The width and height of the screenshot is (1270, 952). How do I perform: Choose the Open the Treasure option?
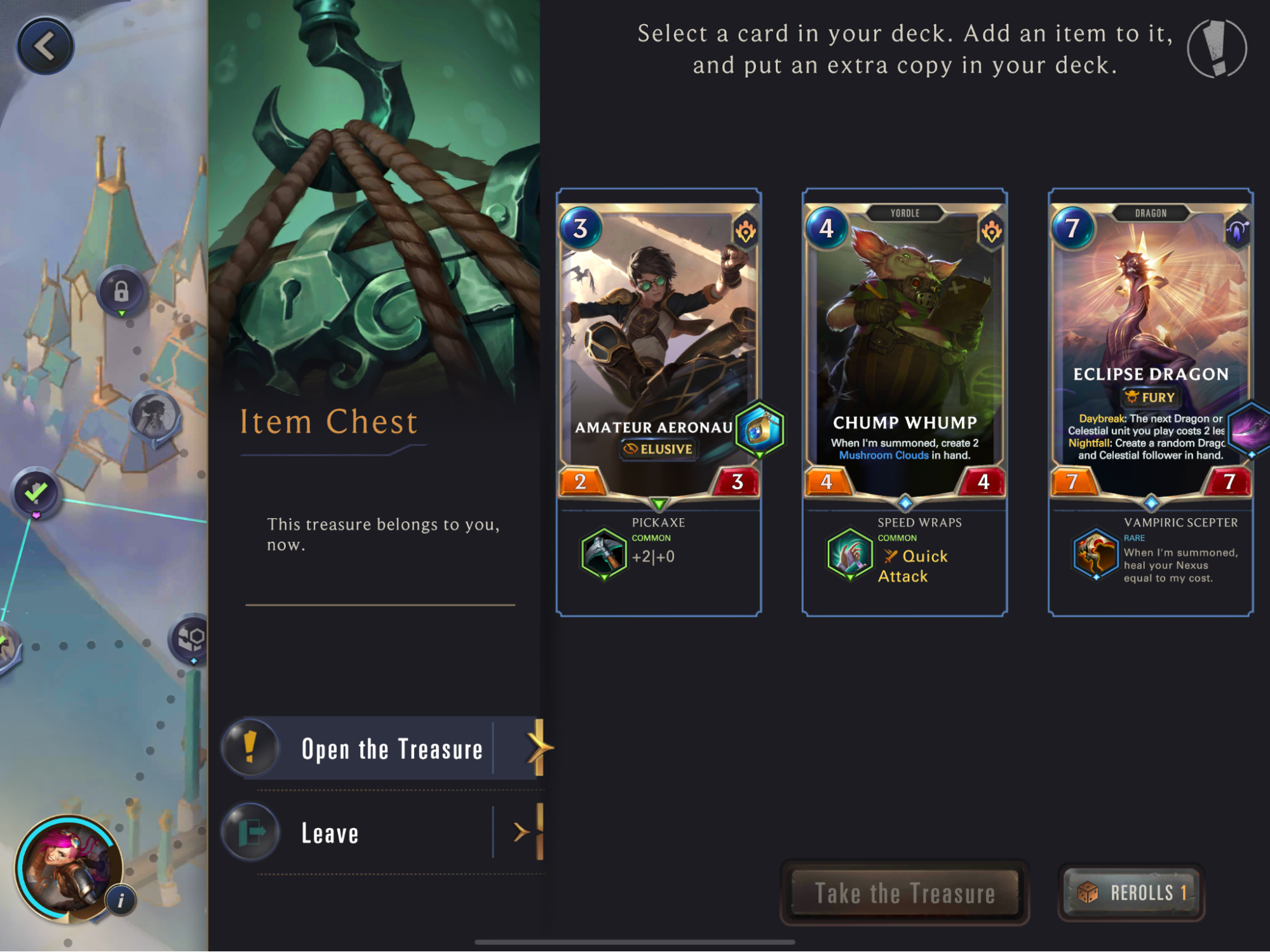click(x=391, y=749)
